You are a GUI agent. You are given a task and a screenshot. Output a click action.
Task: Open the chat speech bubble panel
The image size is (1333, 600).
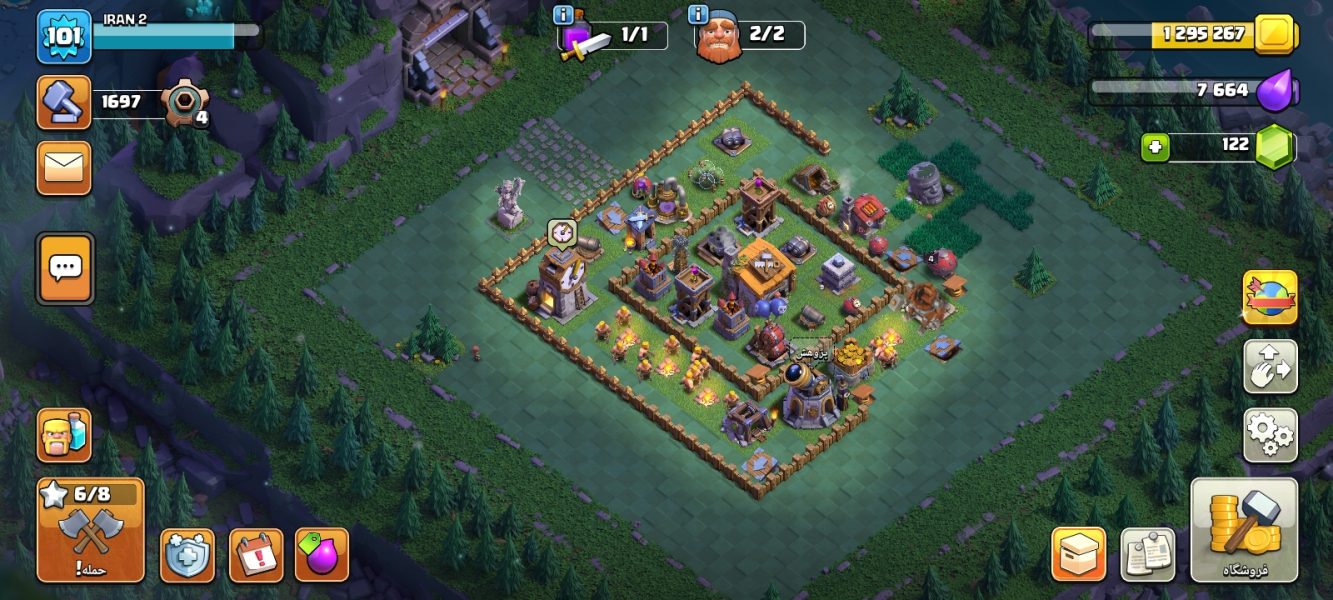coord(65,267)
